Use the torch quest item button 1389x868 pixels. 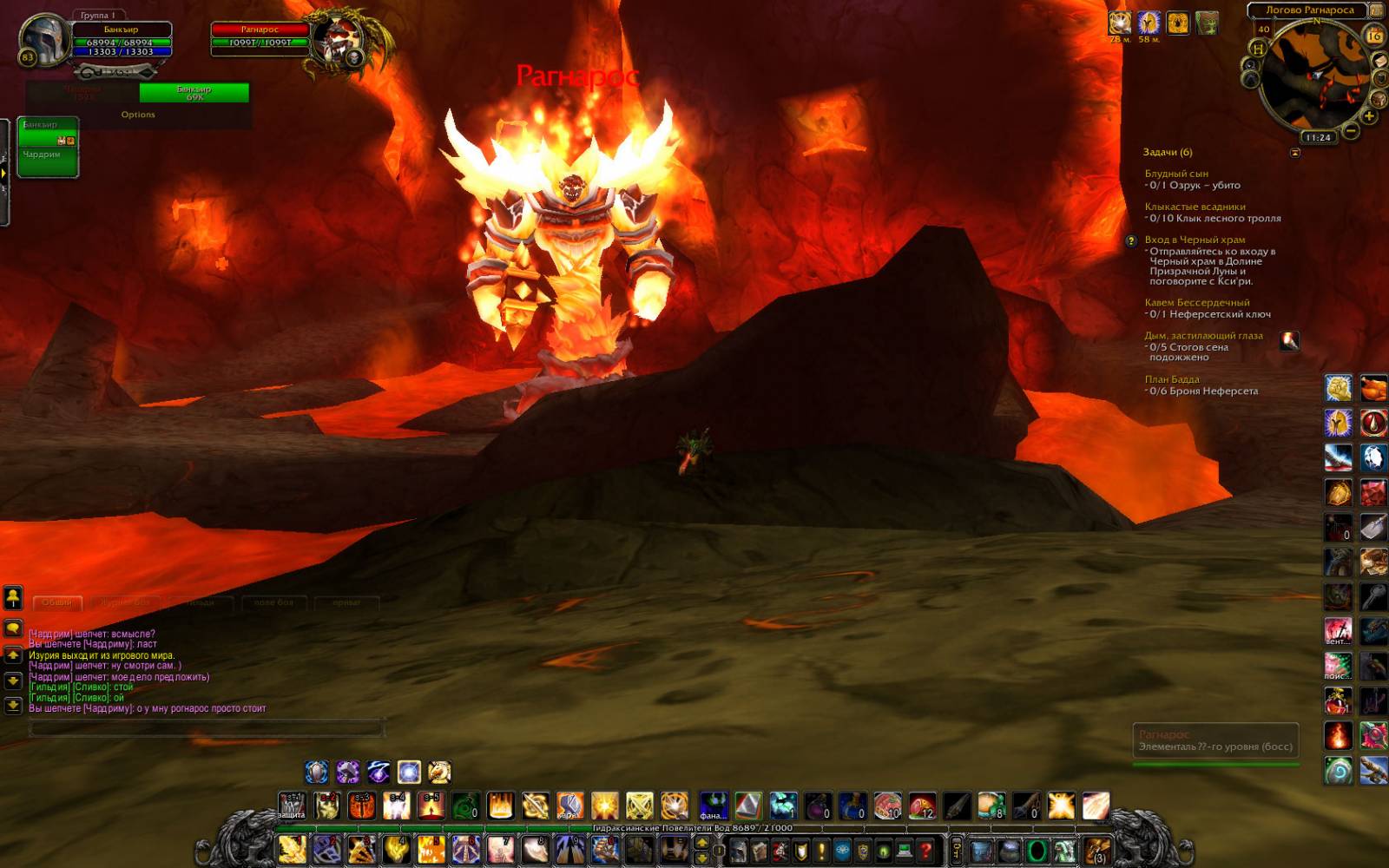coord(1289,341)
